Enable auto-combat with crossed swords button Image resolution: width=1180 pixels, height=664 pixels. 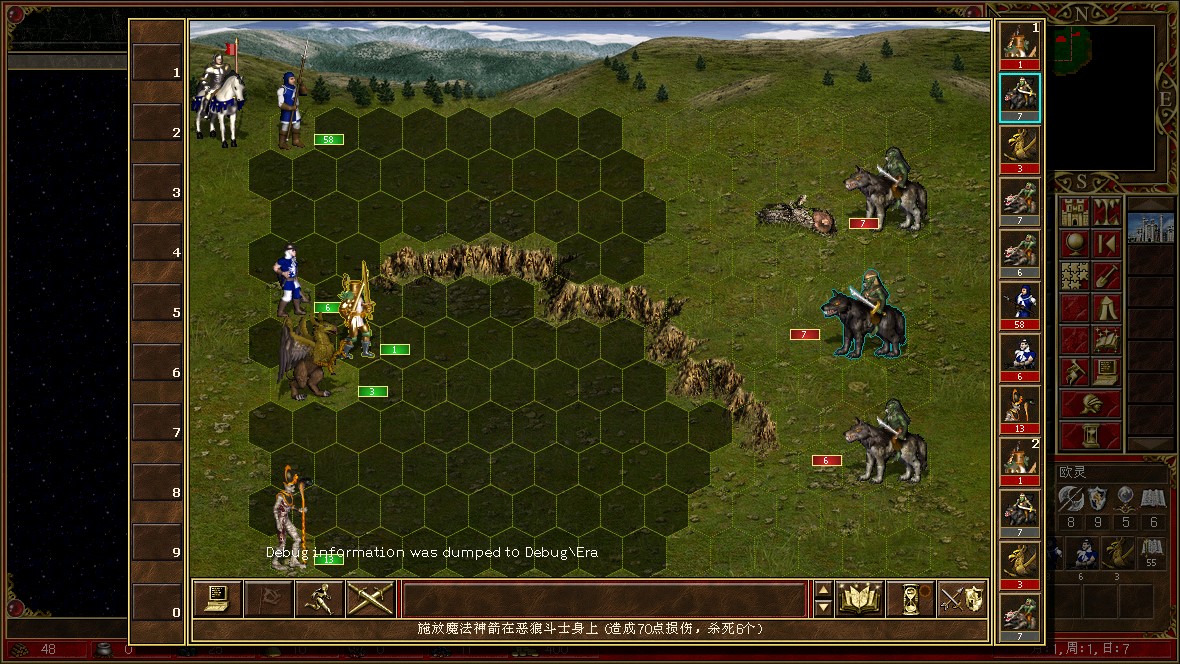(371, 598)
